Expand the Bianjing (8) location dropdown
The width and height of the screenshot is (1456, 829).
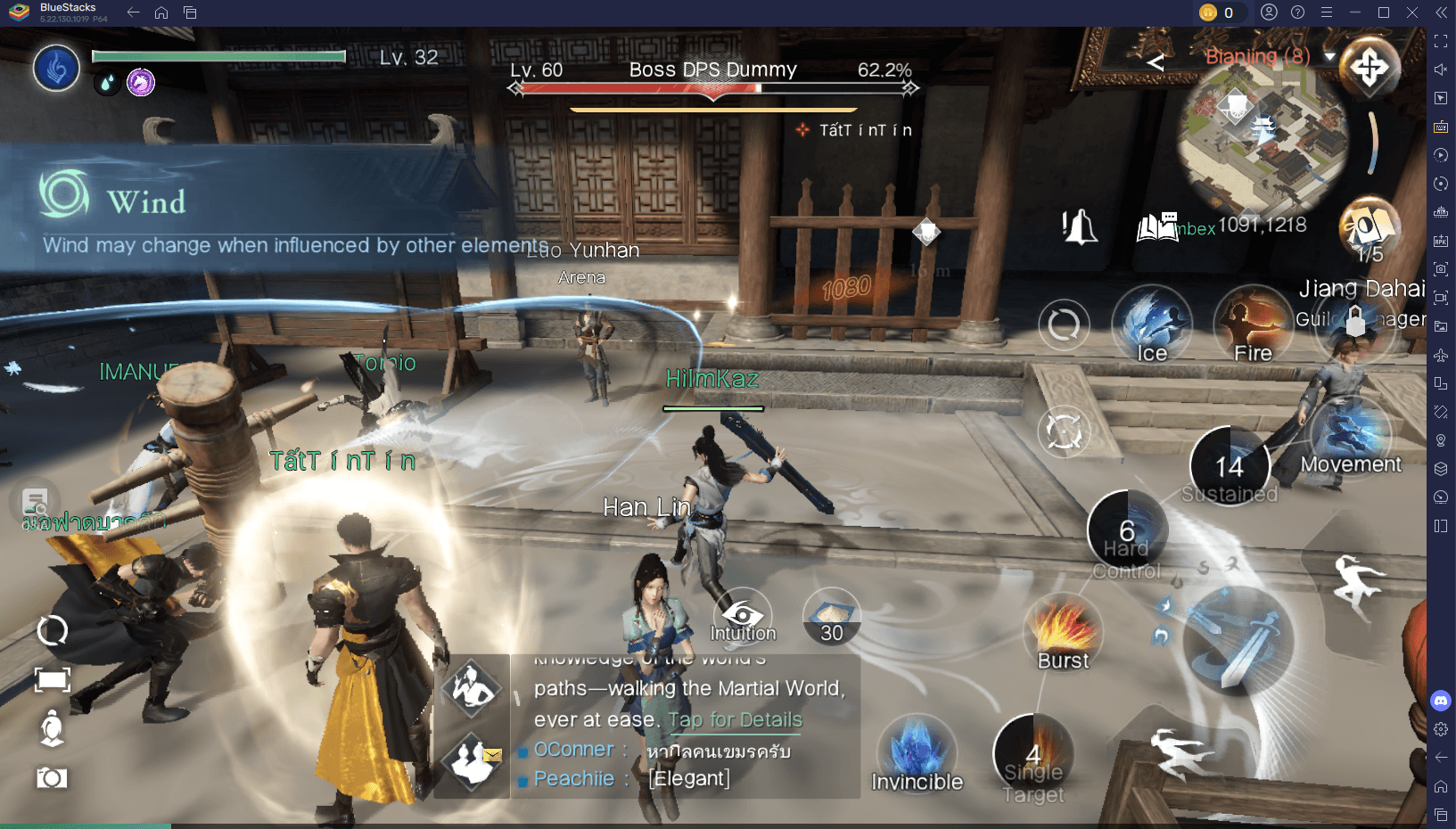coord(1328,55)
